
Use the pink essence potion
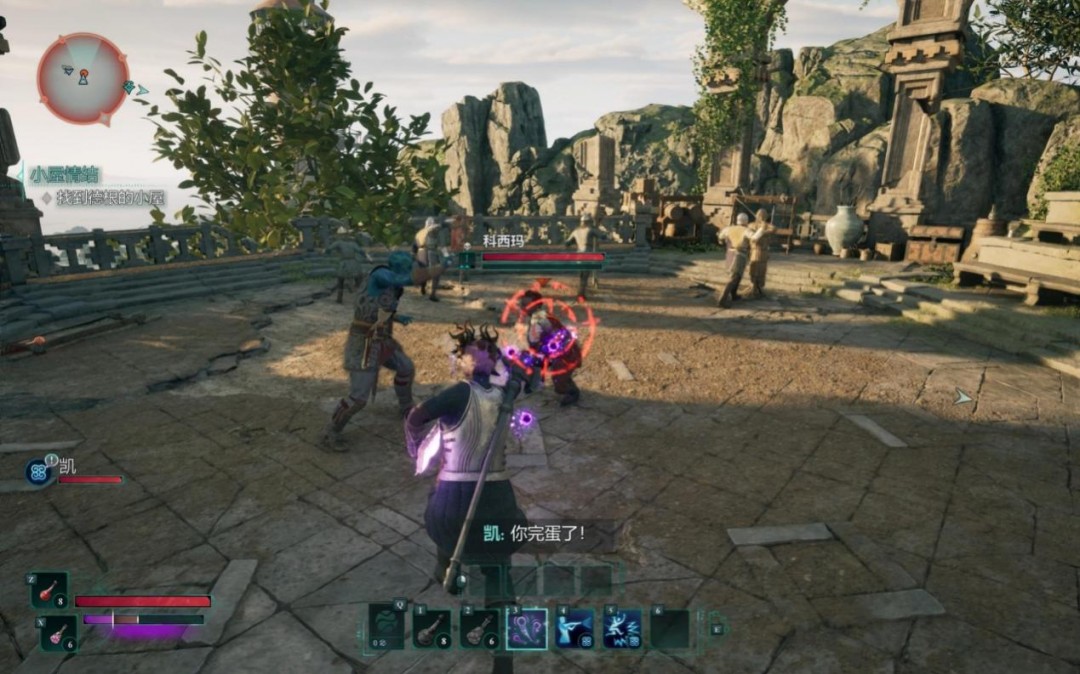[58, 633]
